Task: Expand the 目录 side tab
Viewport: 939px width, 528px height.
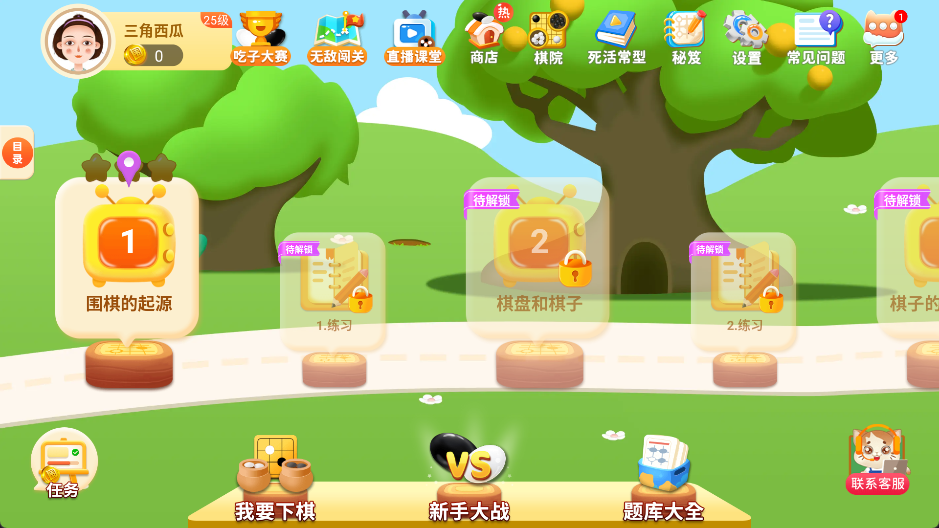Action: point(17,152)
